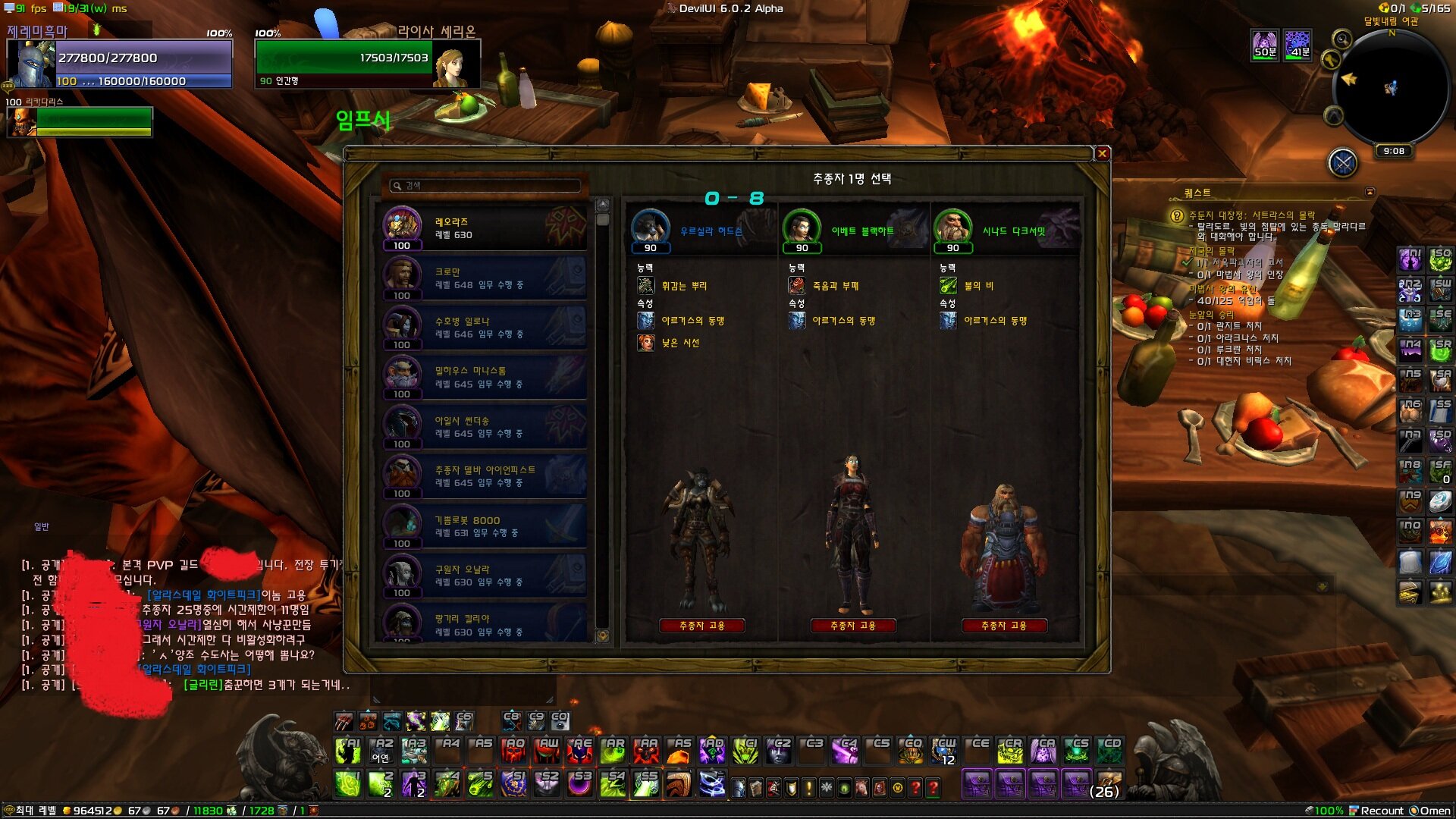Pick 기블로봇 8000 in follower list
Image resolution: width=1456 pixels, height=819 pixels.
tap(485, 526)
